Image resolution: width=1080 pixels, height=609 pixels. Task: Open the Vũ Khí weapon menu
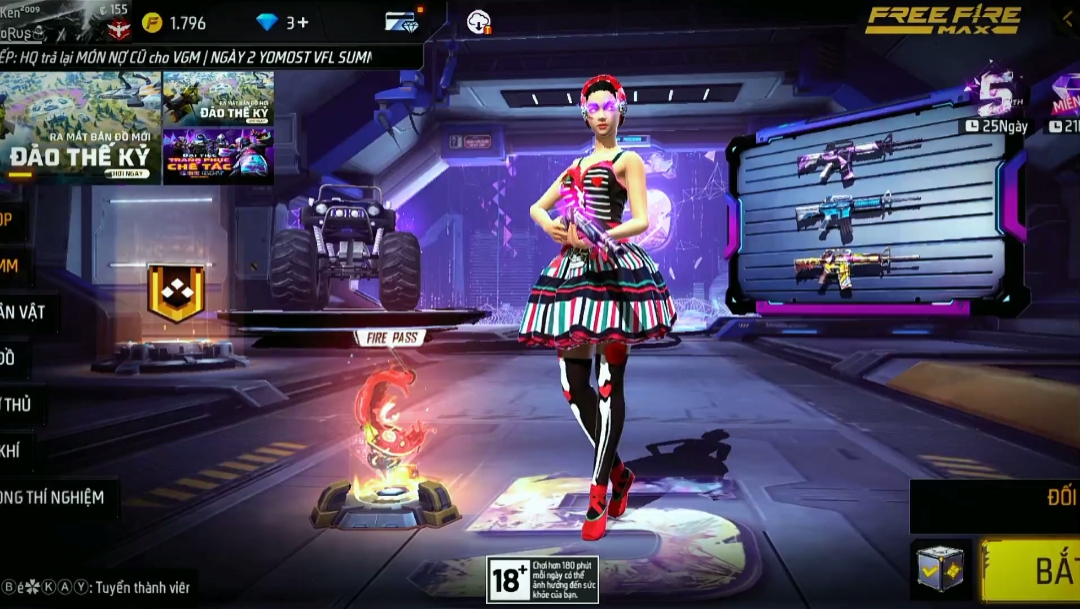click(x=14, y=451)
